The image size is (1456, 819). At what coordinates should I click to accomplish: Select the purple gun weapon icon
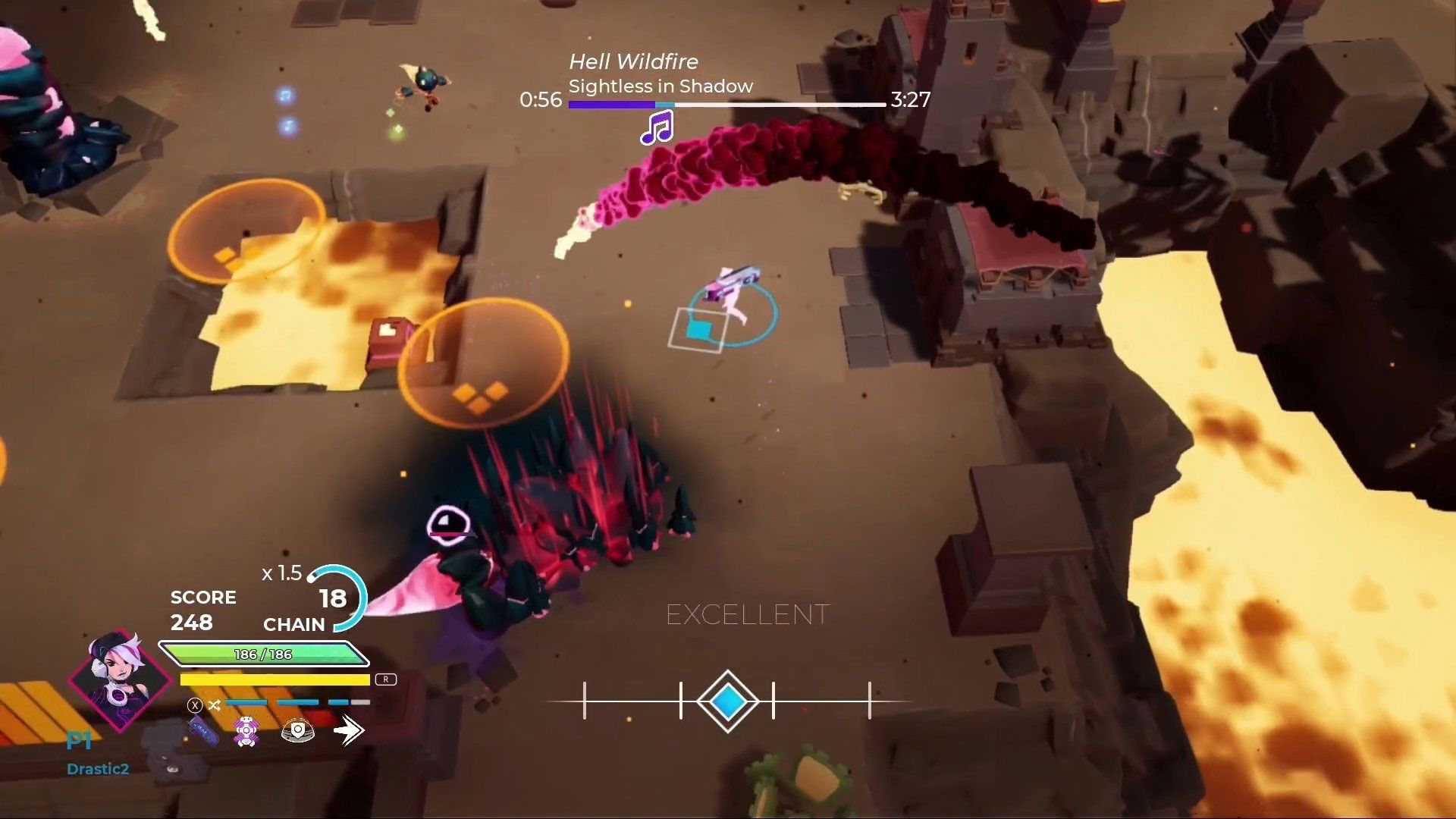[203, 731]
